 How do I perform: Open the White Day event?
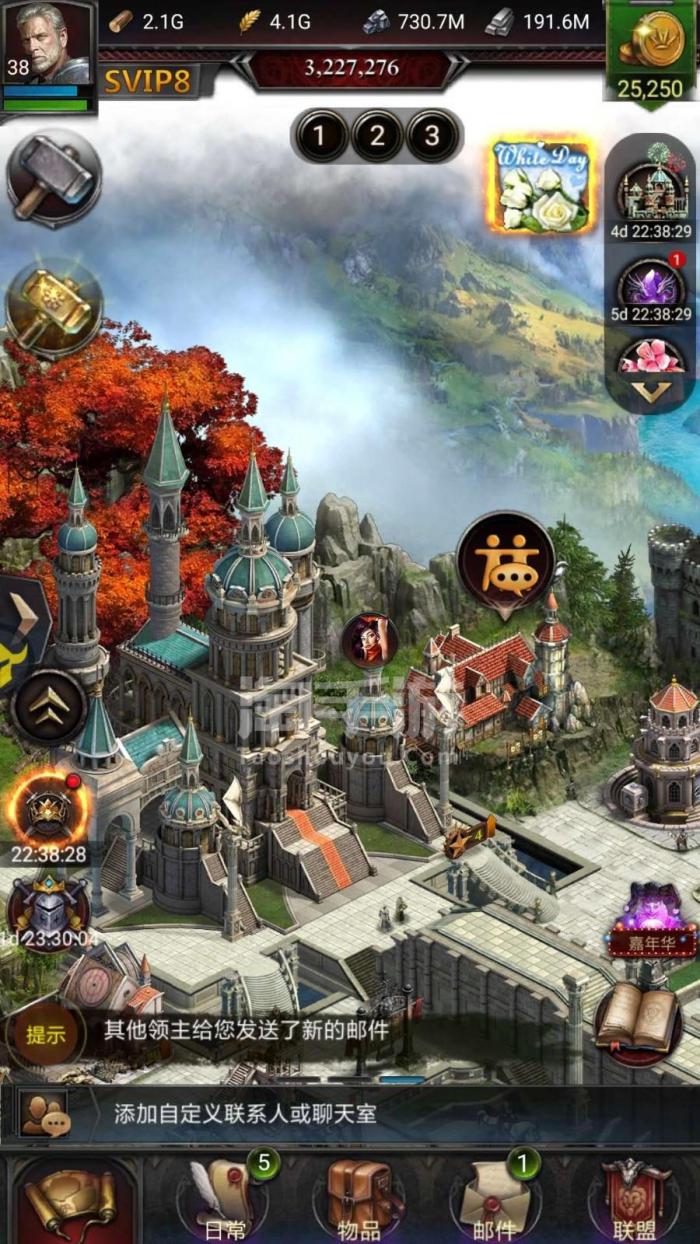[x=541, y=187]
